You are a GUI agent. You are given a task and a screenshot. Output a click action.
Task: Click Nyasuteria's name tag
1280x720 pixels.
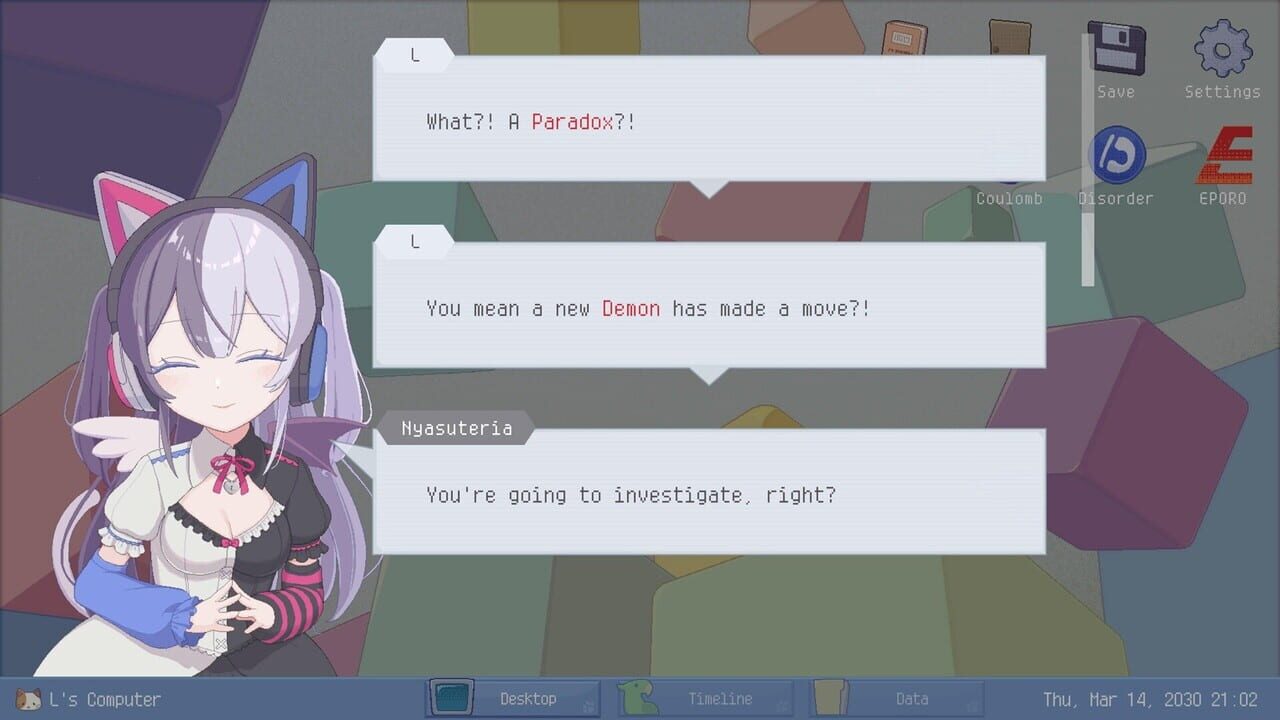pyautogui.click(x=456, y=427)
